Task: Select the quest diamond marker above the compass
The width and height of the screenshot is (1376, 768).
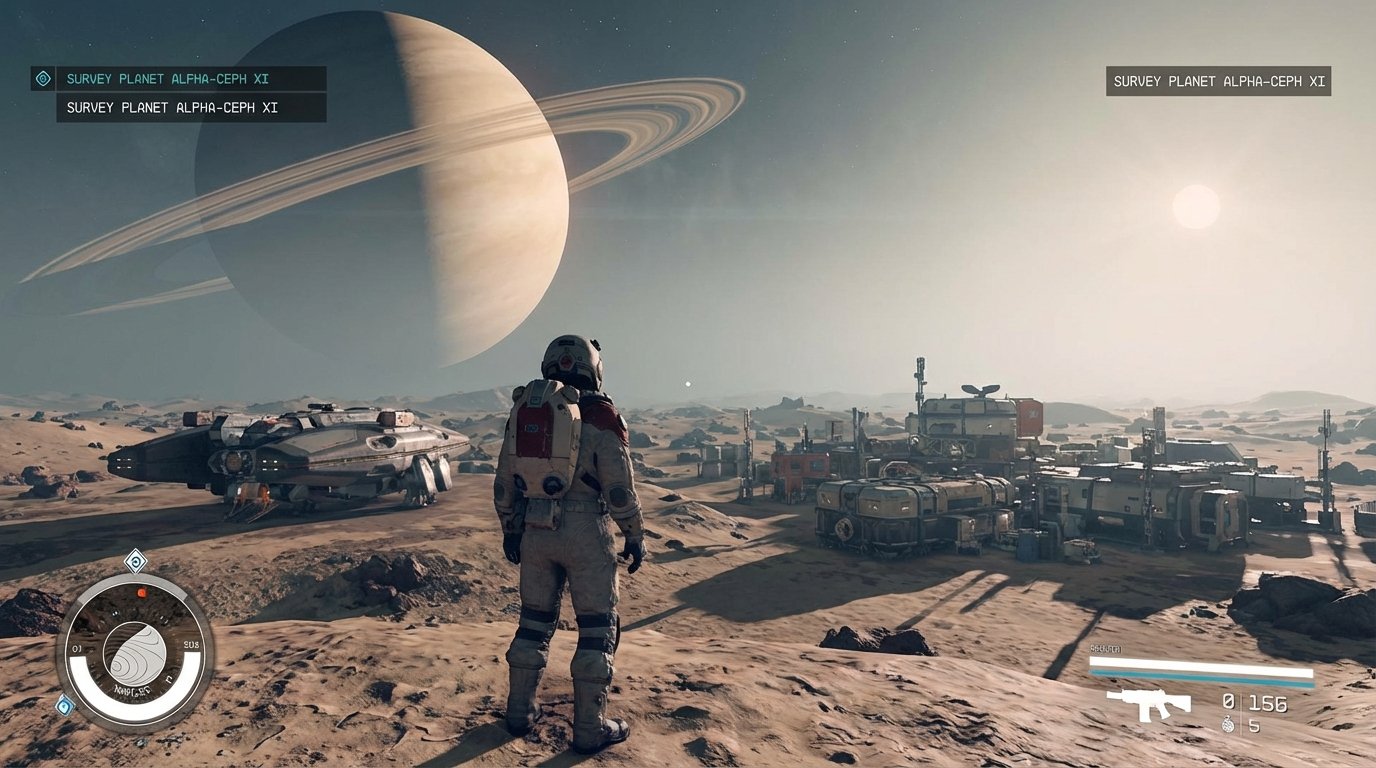Action: [x=134, y=560]
